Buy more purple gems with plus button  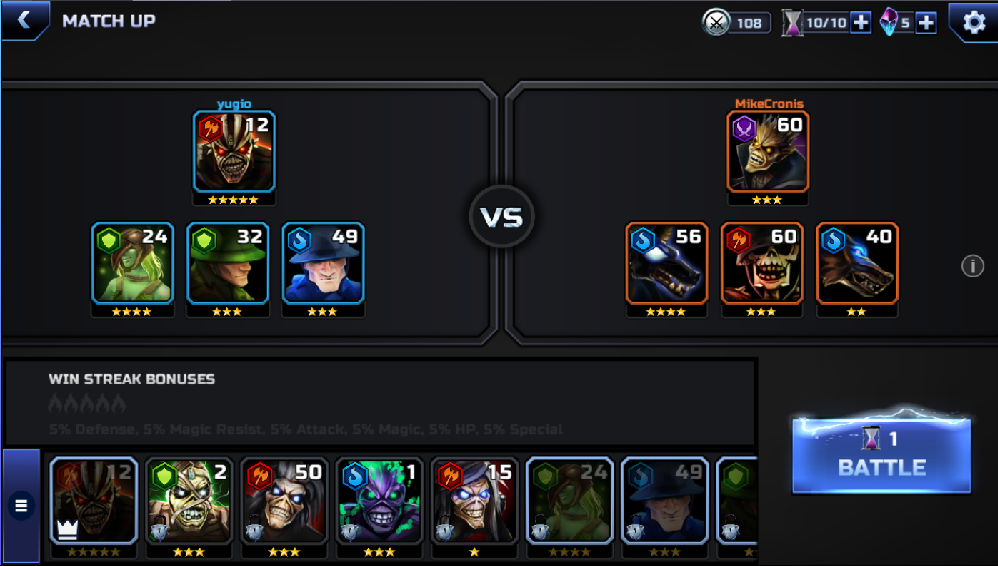[x=926, y=22]
